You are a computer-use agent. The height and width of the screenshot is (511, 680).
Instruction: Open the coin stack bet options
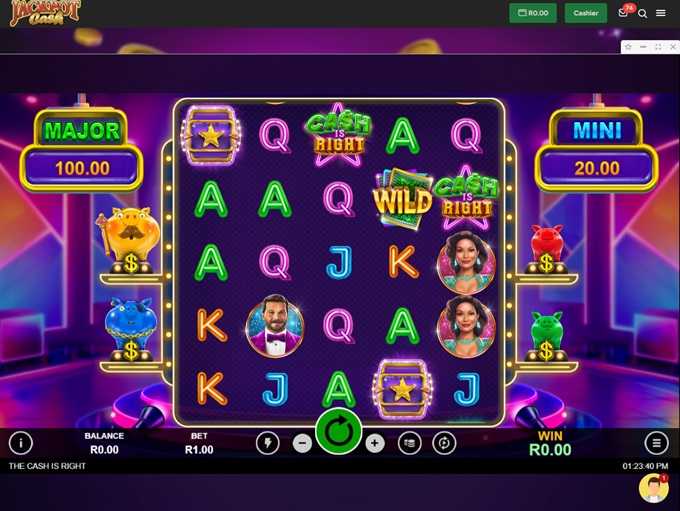click(x=409, y=443)
